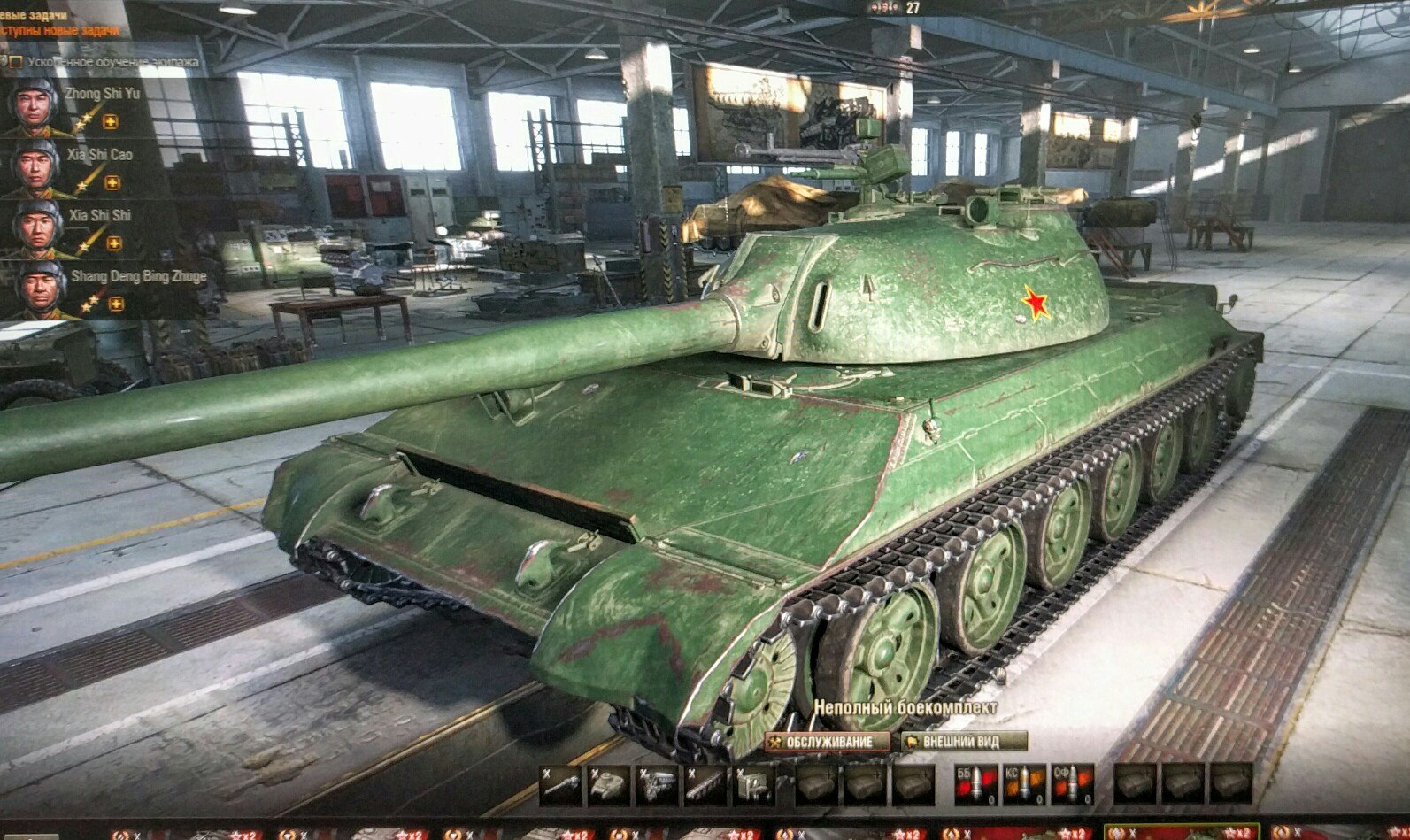Image resolution: width=1410 pixels, height=840 pixels.
Task: Open the radio module slot
Action: [x=751, y=785]
